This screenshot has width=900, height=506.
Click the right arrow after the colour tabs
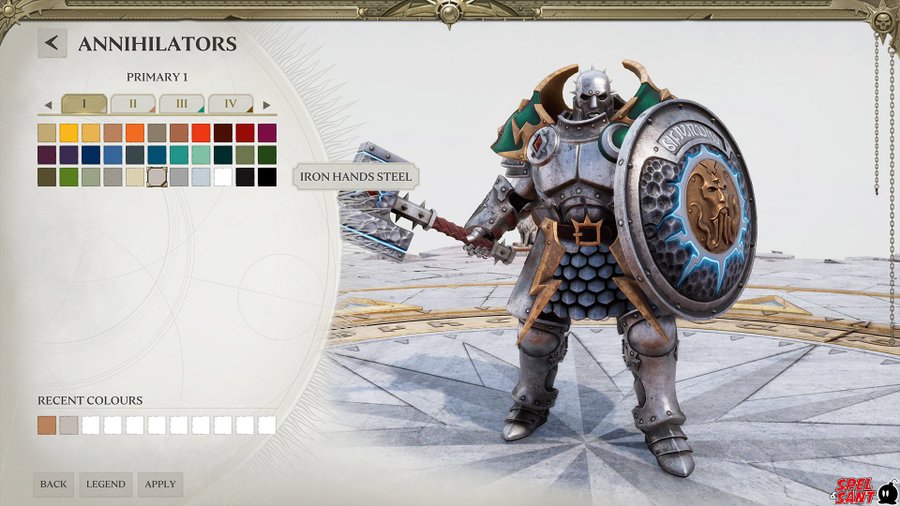[x=266, y=105]
